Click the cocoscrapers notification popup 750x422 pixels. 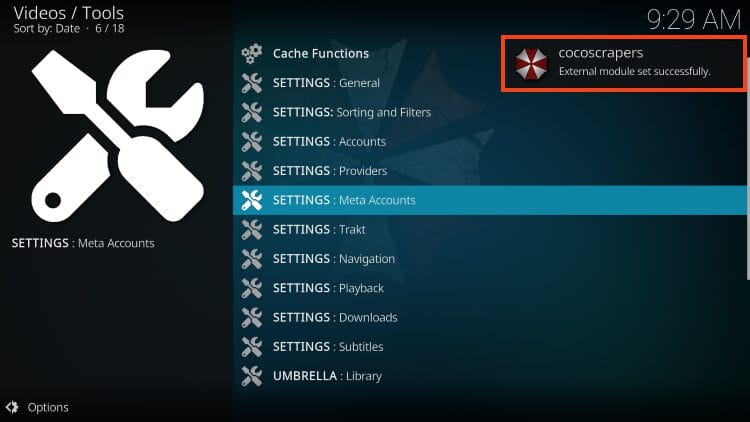624,63
